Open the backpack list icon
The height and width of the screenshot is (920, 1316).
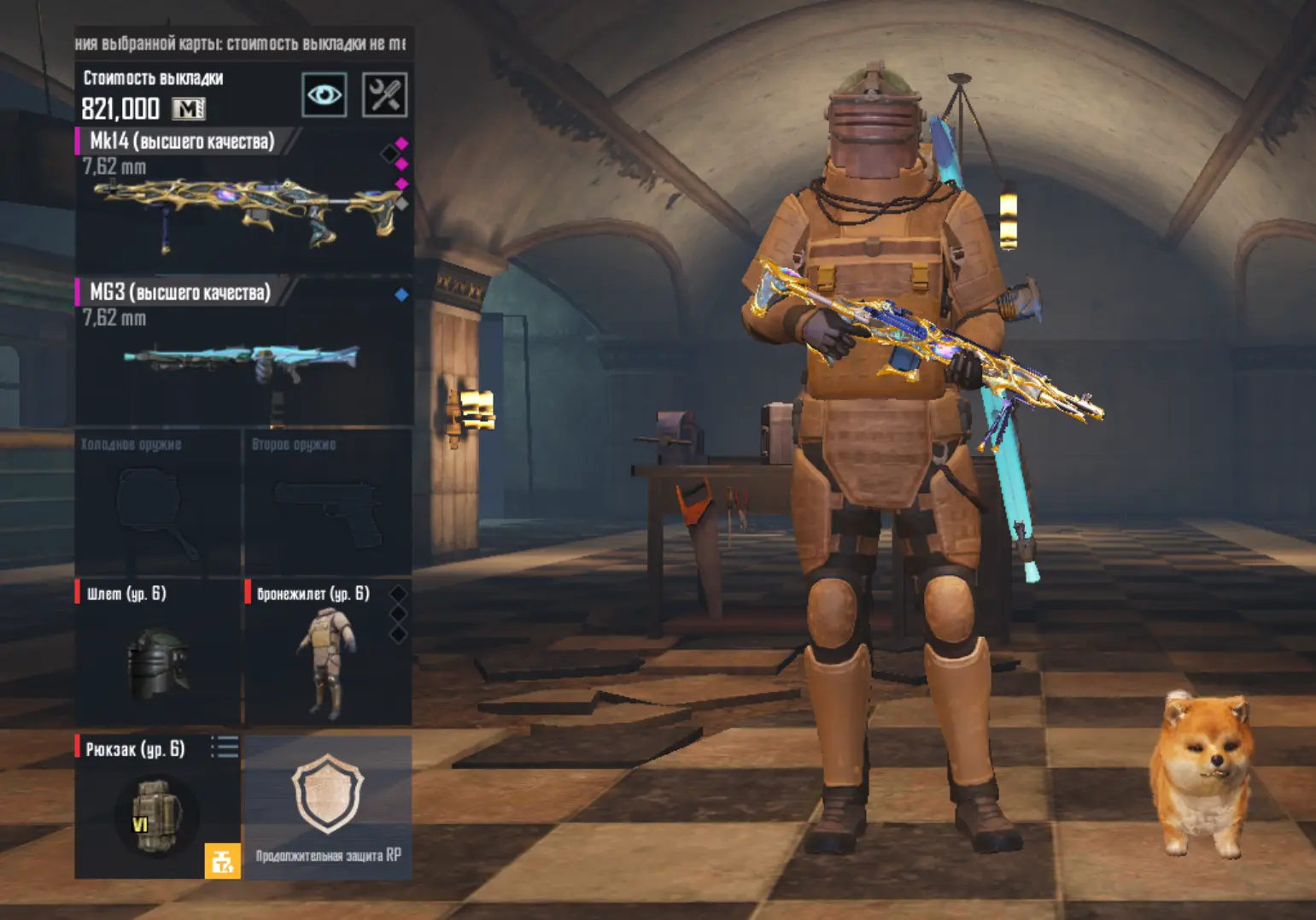point(225,747)
